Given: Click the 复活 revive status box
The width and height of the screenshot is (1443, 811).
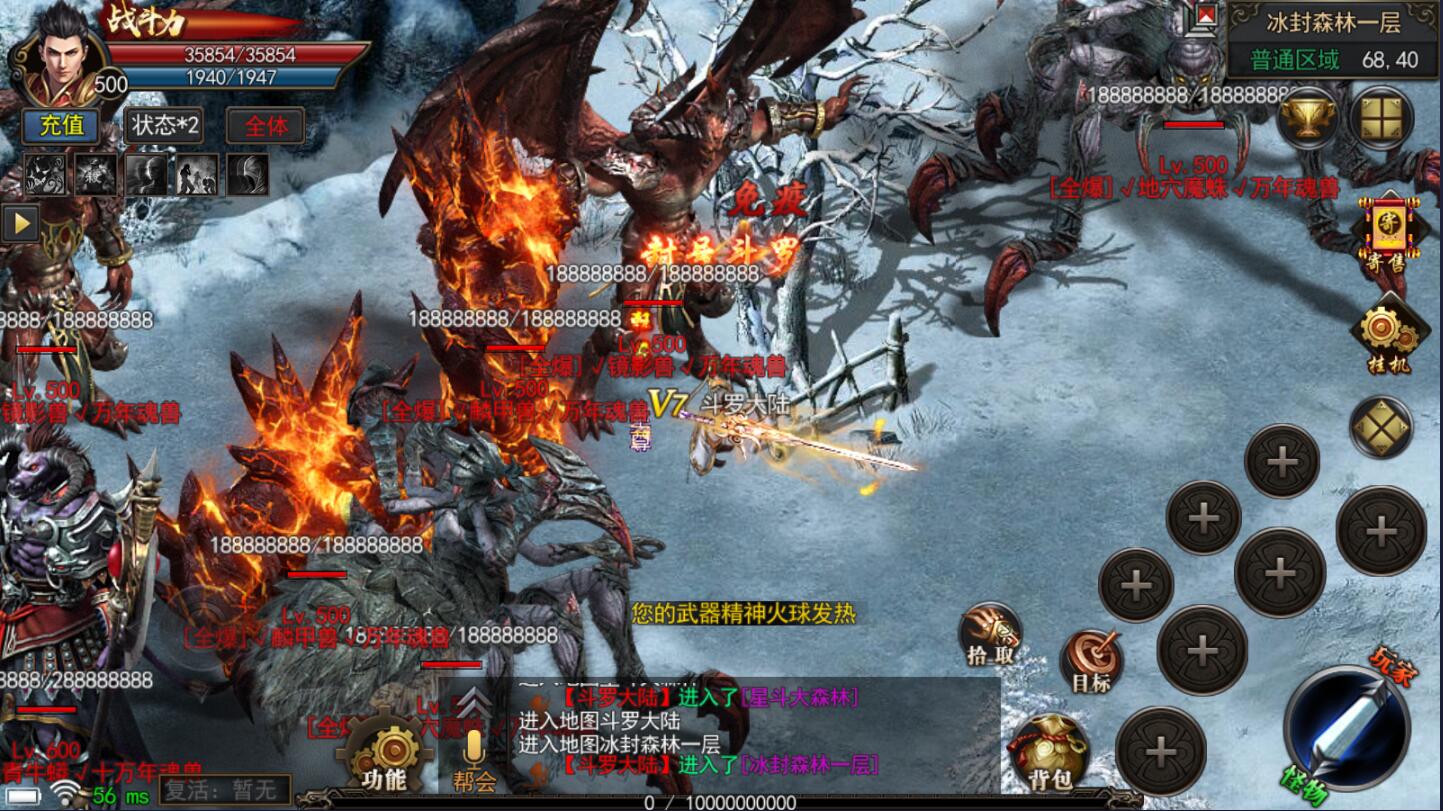Looking at the screenshot, I should 227,790.
